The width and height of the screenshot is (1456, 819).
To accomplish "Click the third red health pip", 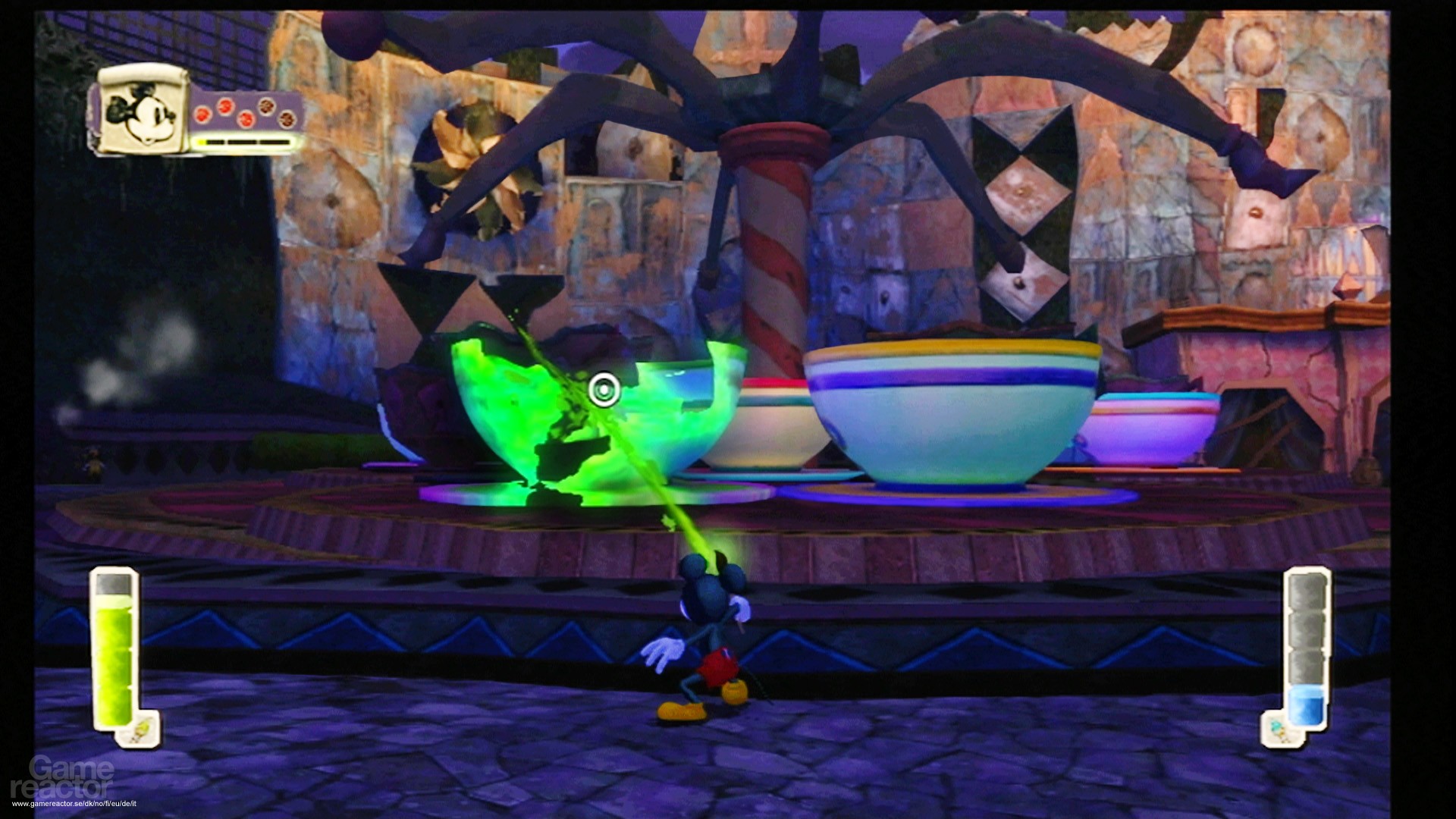I will [x=246, y=120].
